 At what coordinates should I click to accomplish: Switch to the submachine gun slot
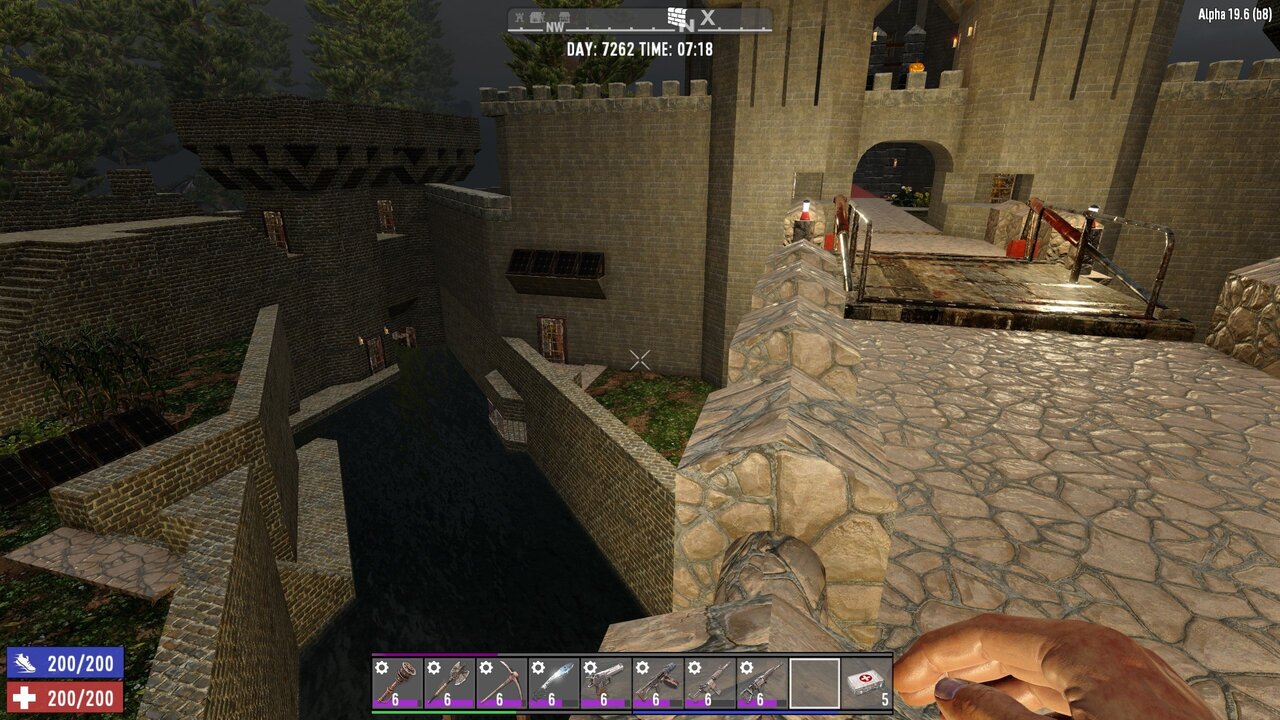click(658, 683)
